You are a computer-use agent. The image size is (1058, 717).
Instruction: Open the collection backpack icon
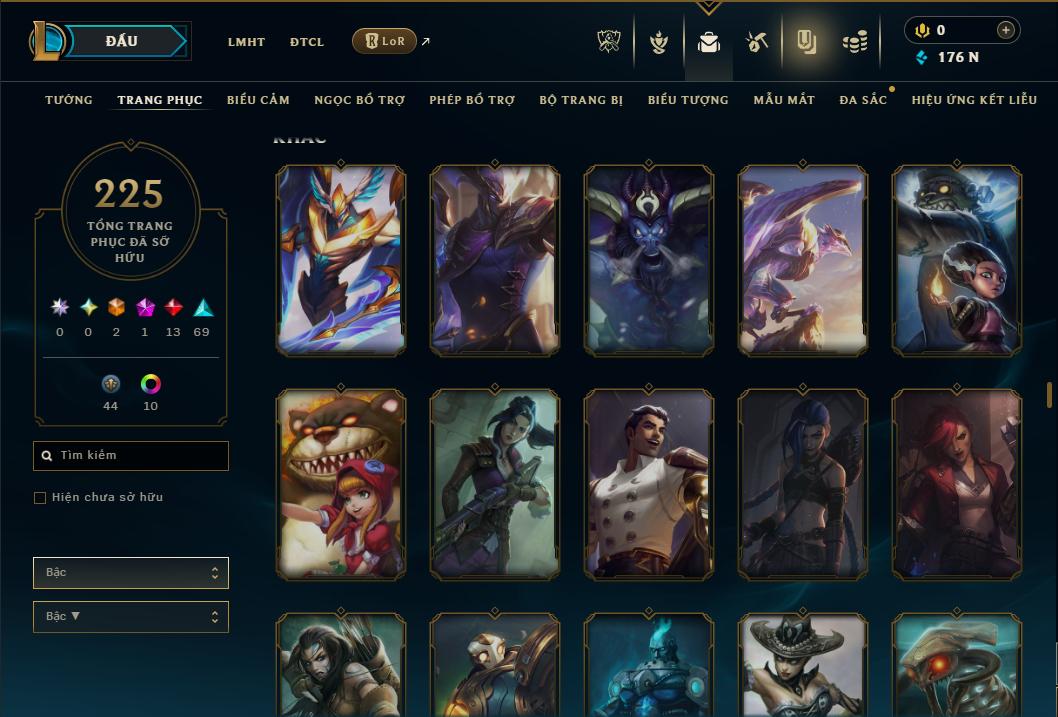tap(709, 42)
